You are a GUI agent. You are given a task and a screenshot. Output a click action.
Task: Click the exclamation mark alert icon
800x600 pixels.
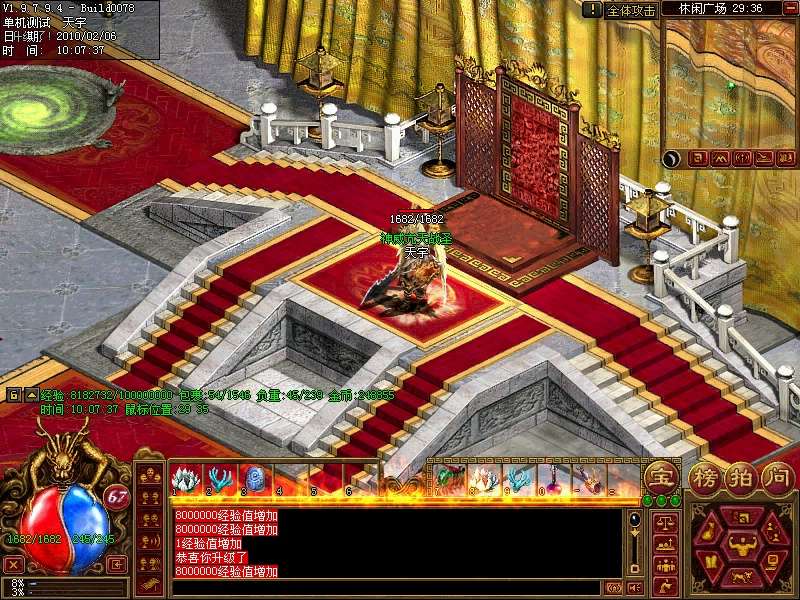[x=593, y=10]
